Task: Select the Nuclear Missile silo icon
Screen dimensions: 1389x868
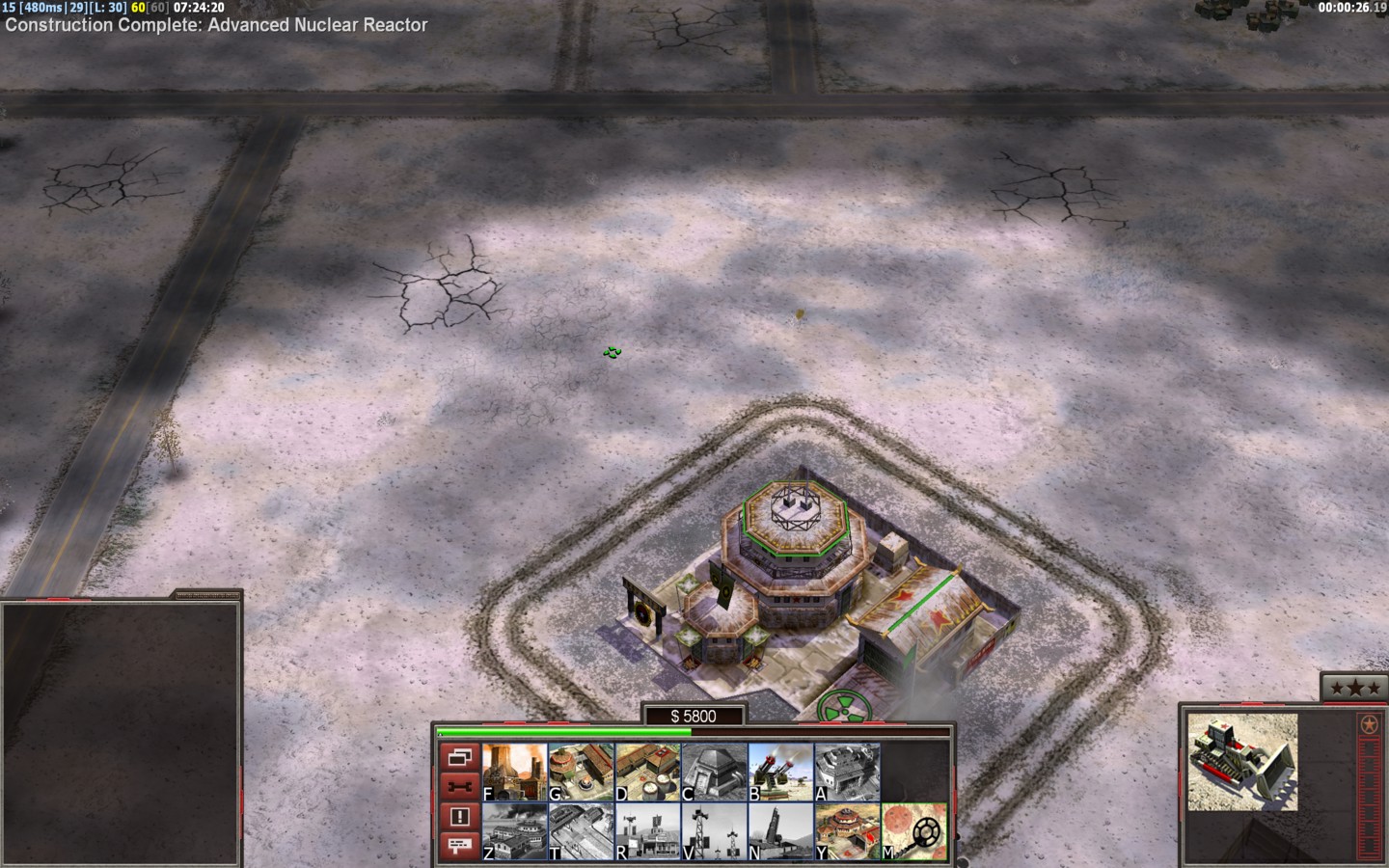Action: pyautogui.click(x=780, y=831)
